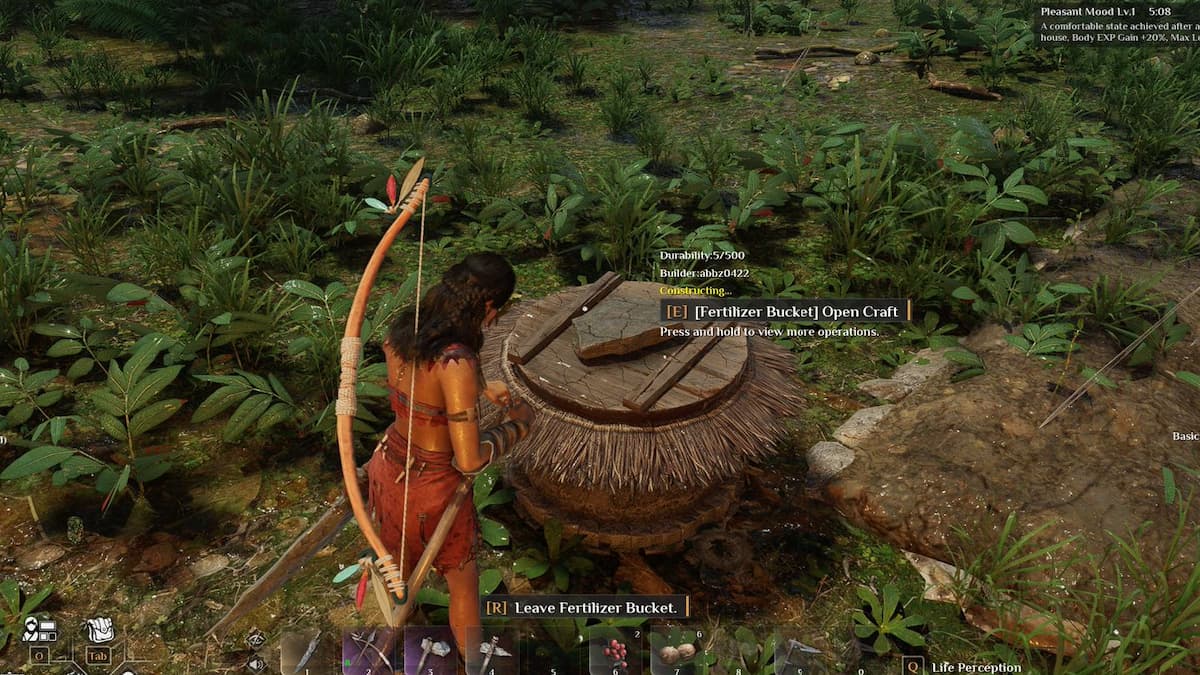
Task: Select the red berries hotbar slot
Action: (615, 652)
